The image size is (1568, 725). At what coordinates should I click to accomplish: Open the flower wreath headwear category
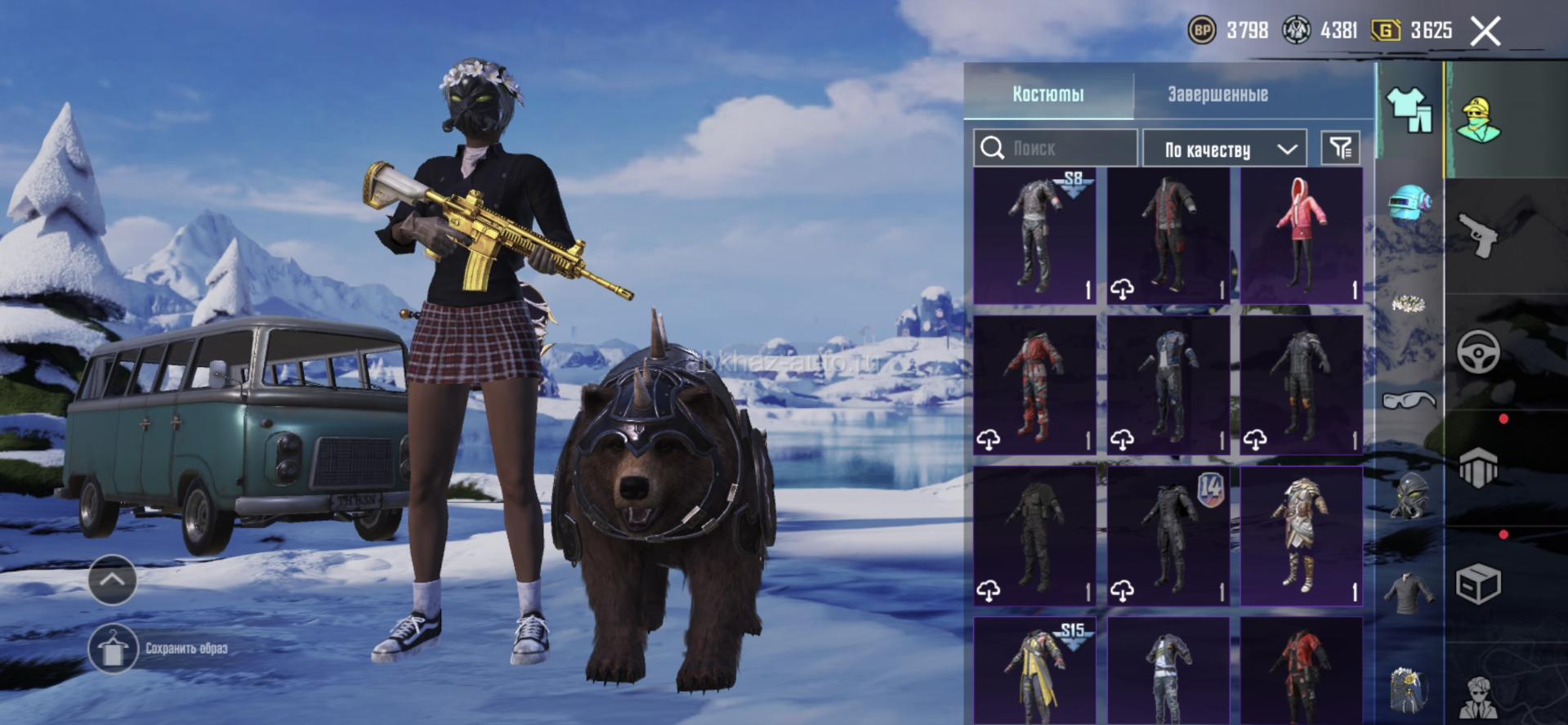(x=1409, y=304)
